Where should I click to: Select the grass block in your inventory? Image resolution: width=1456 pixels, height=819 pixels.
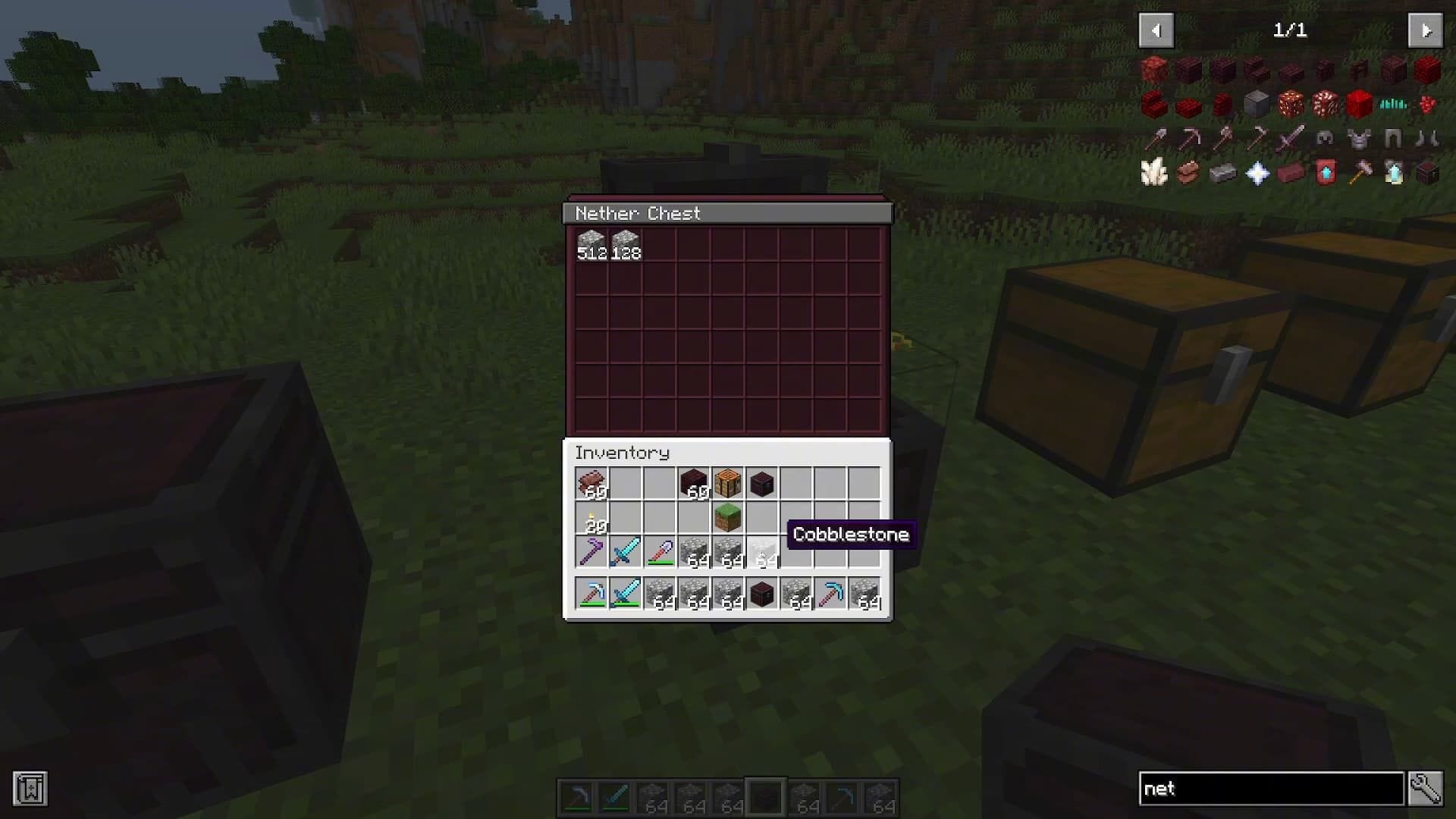[x=728, y=518]
